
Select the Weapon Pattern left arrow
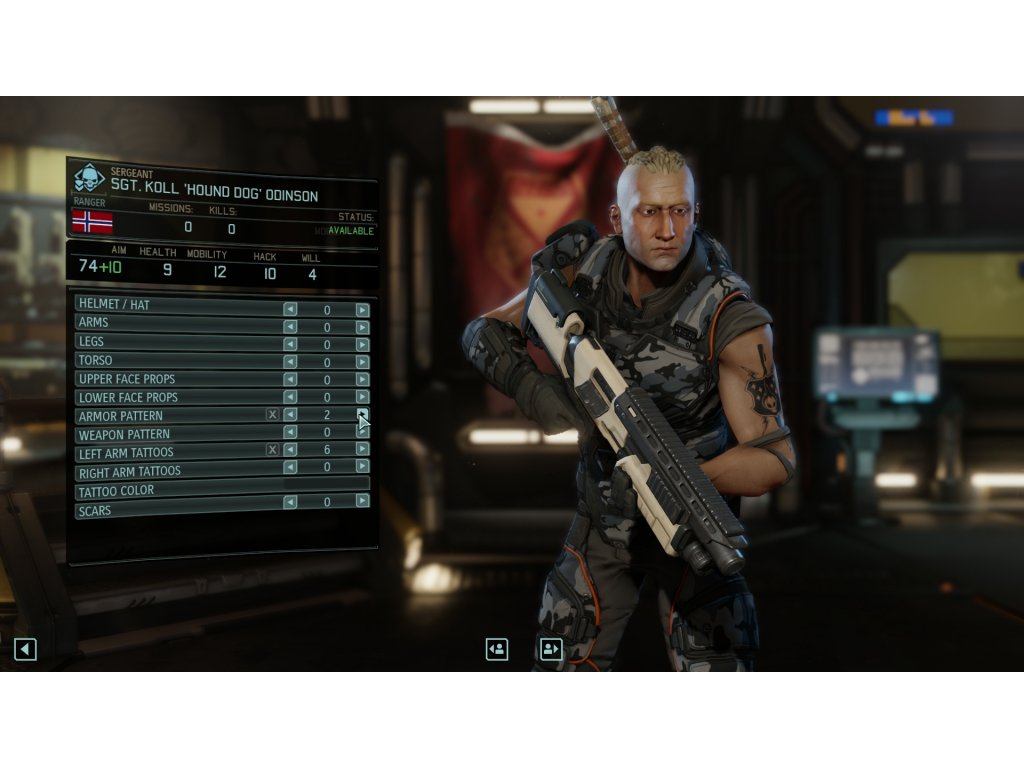pos(290,433)
